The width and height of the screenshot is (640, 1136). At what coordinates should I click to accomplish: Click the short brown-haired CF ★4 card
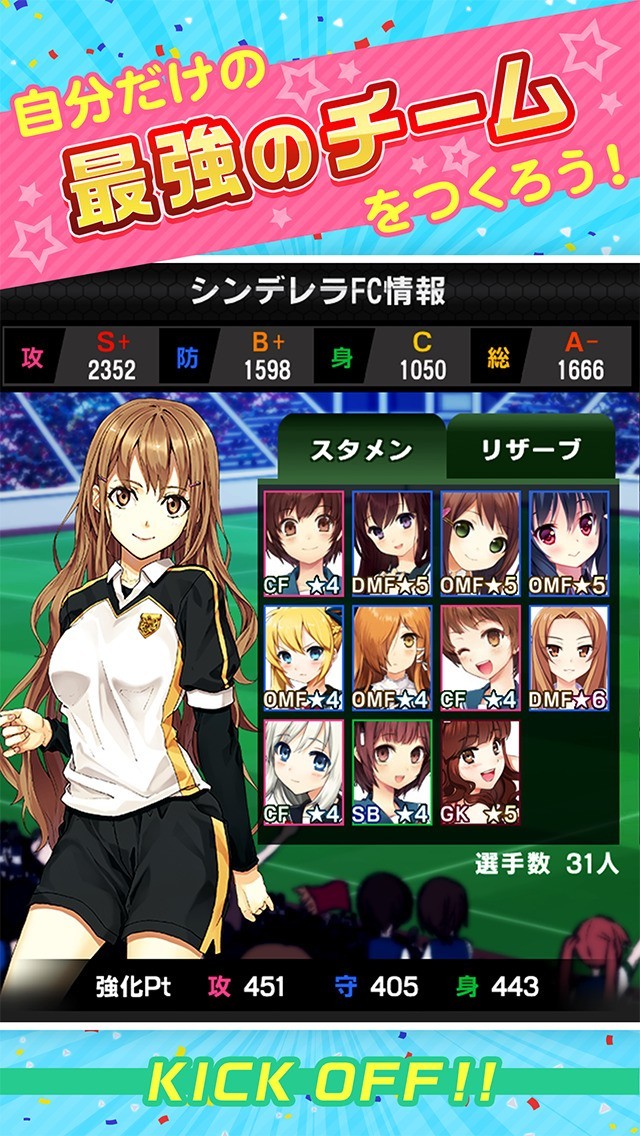(304, 543)
